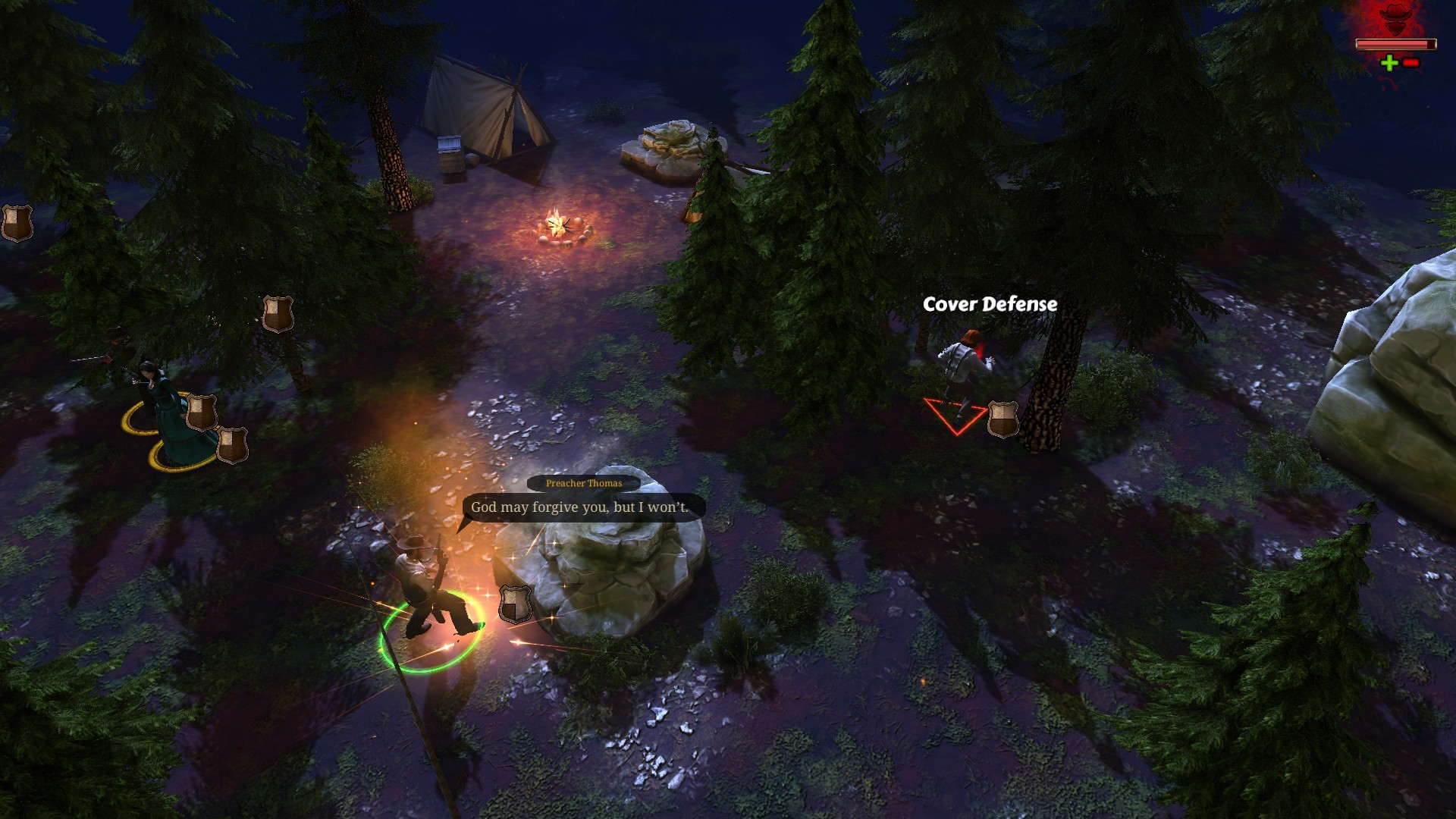Click the shield badge icon at the far left edge

17,224
